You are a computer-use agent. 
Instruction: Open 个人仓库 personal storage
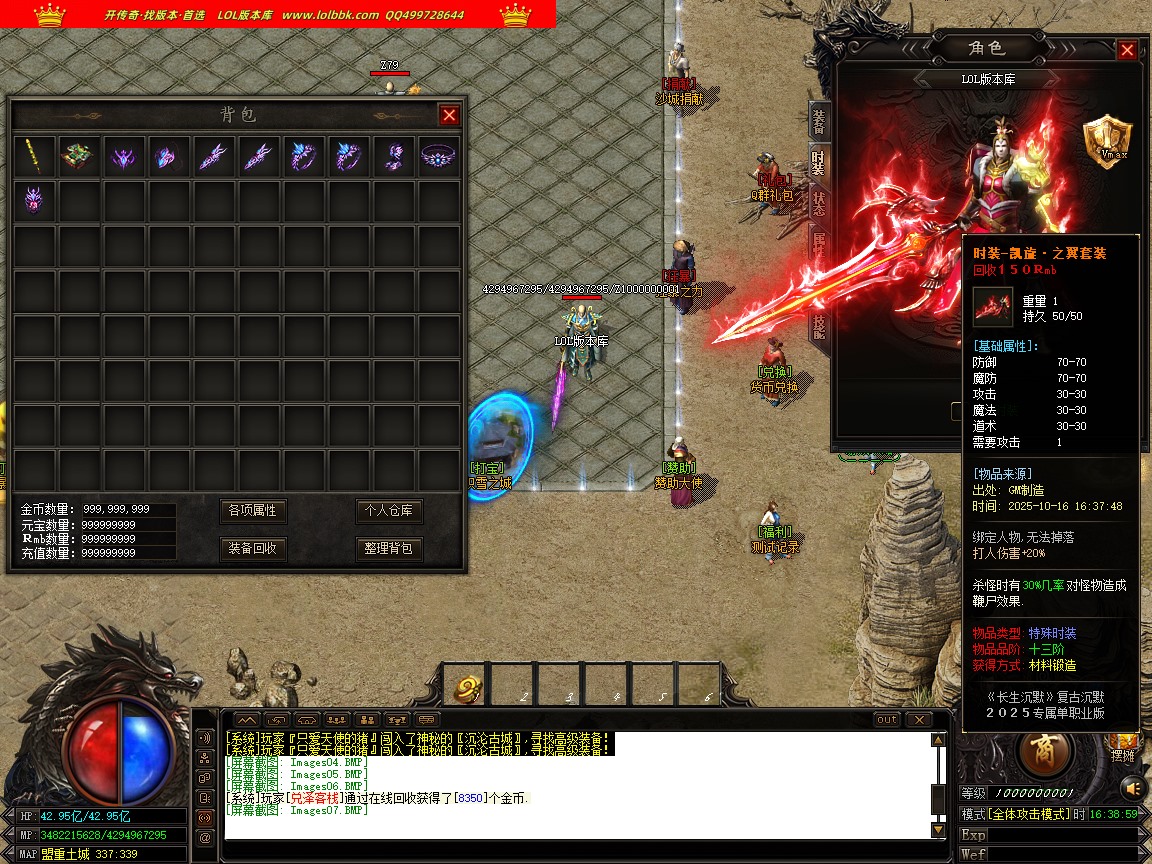click(x=389, y=511)
